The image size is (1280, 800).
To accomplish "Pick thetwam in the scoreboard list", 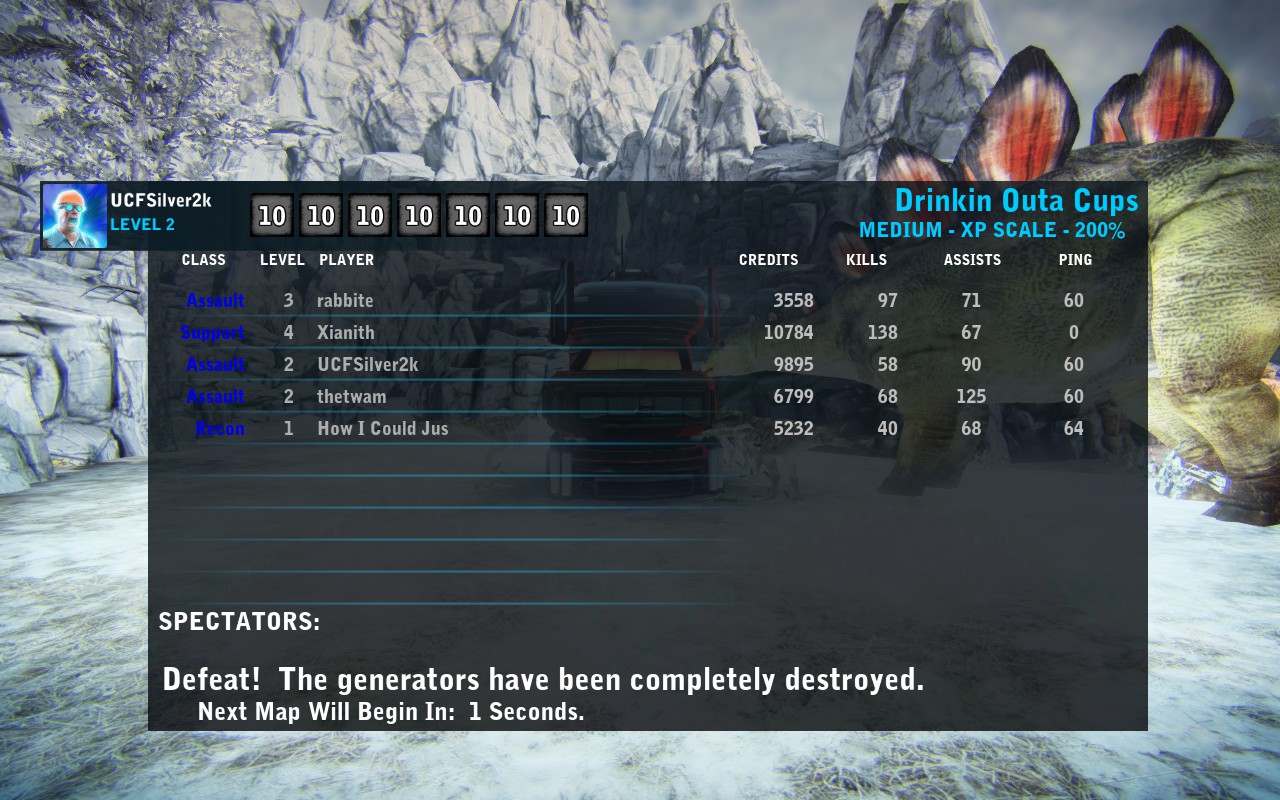I will [351, 397].
